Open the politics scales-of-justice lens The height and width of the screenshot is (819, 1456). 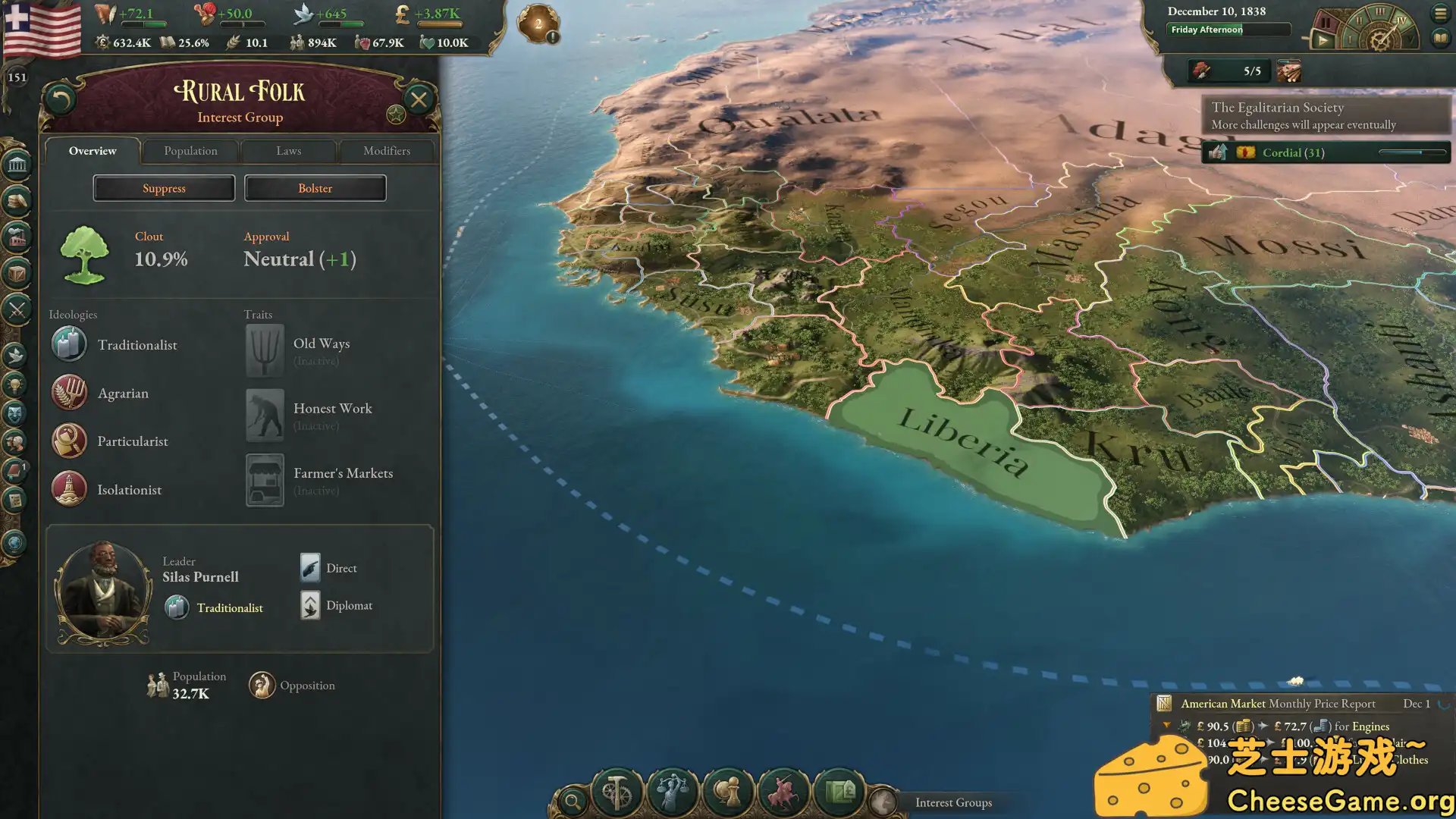pos(673,792)
